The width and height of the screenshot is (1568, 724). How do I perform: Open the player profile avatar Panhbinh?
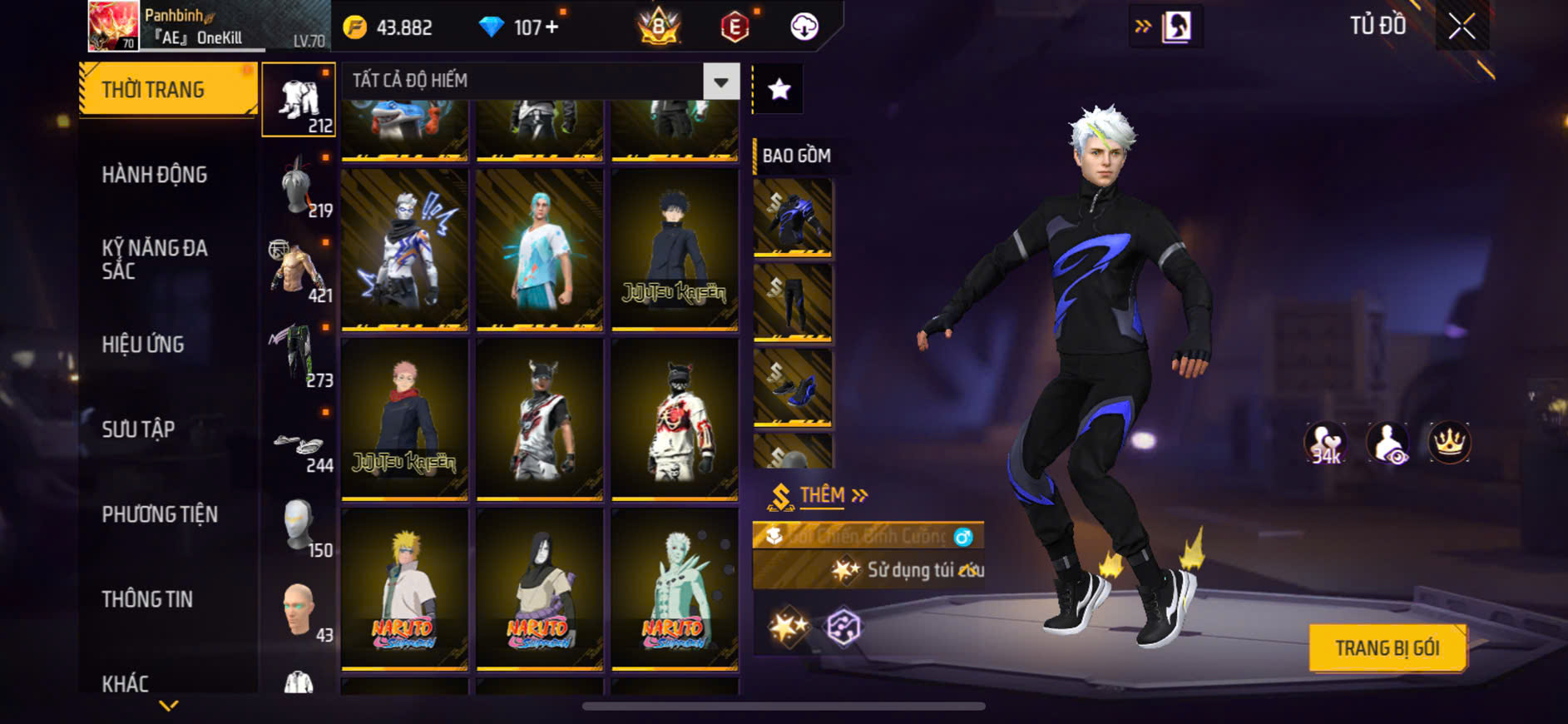pyautogui.click(x=113, y=25)
